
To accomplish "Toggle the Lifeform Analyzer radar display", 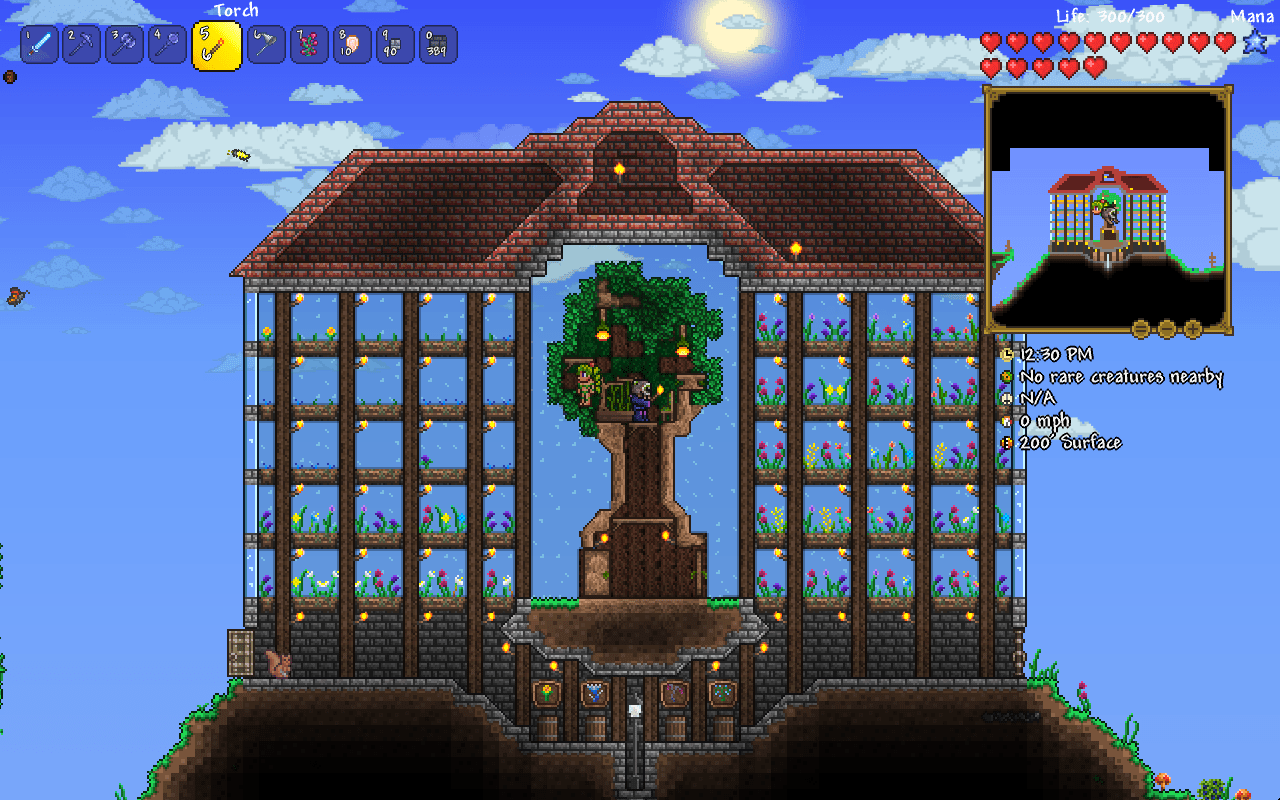I will 1007,376.
